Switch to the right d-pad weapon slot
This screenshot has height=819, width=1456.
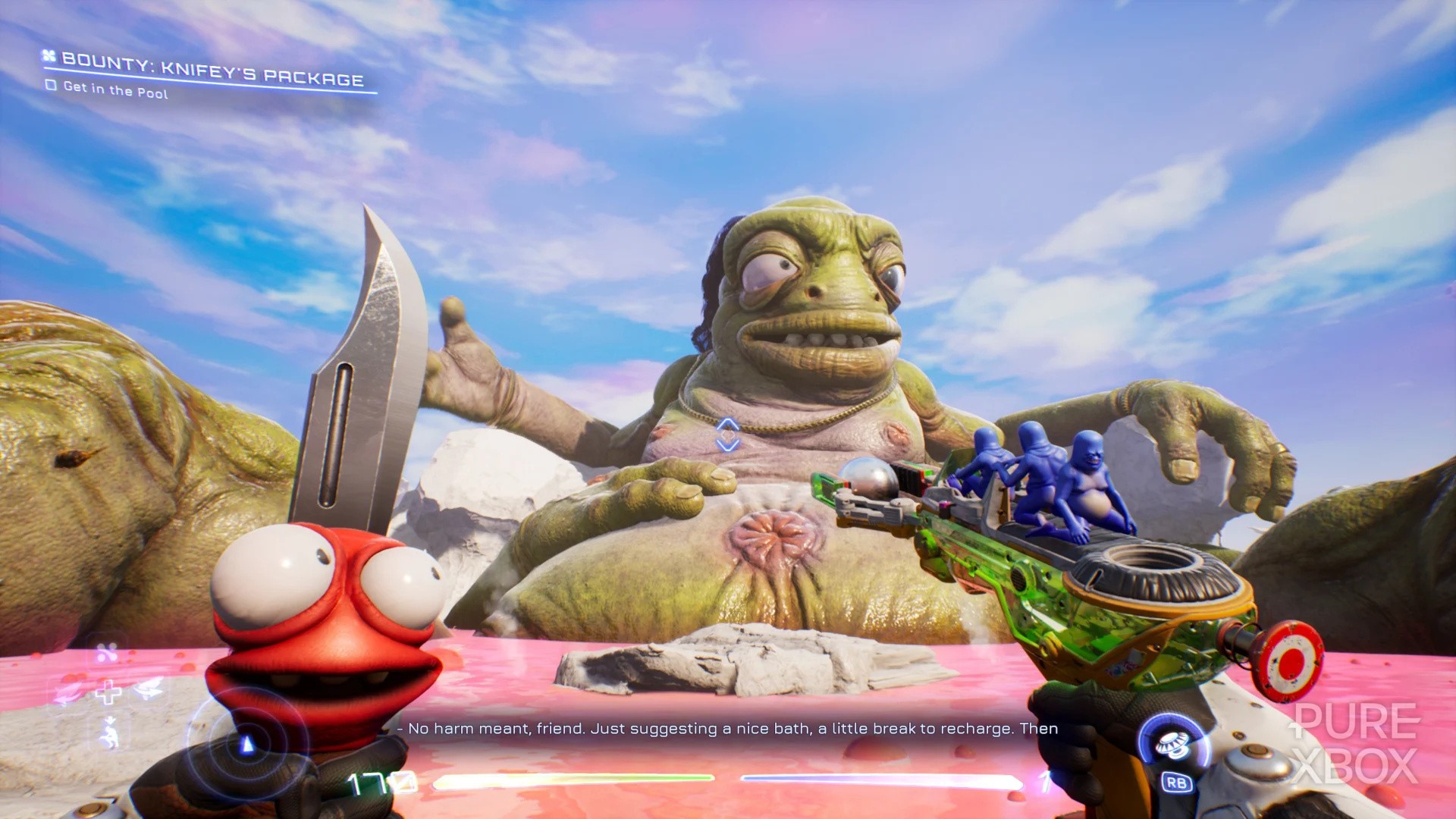pyautogui.click(x=149, y=689)
